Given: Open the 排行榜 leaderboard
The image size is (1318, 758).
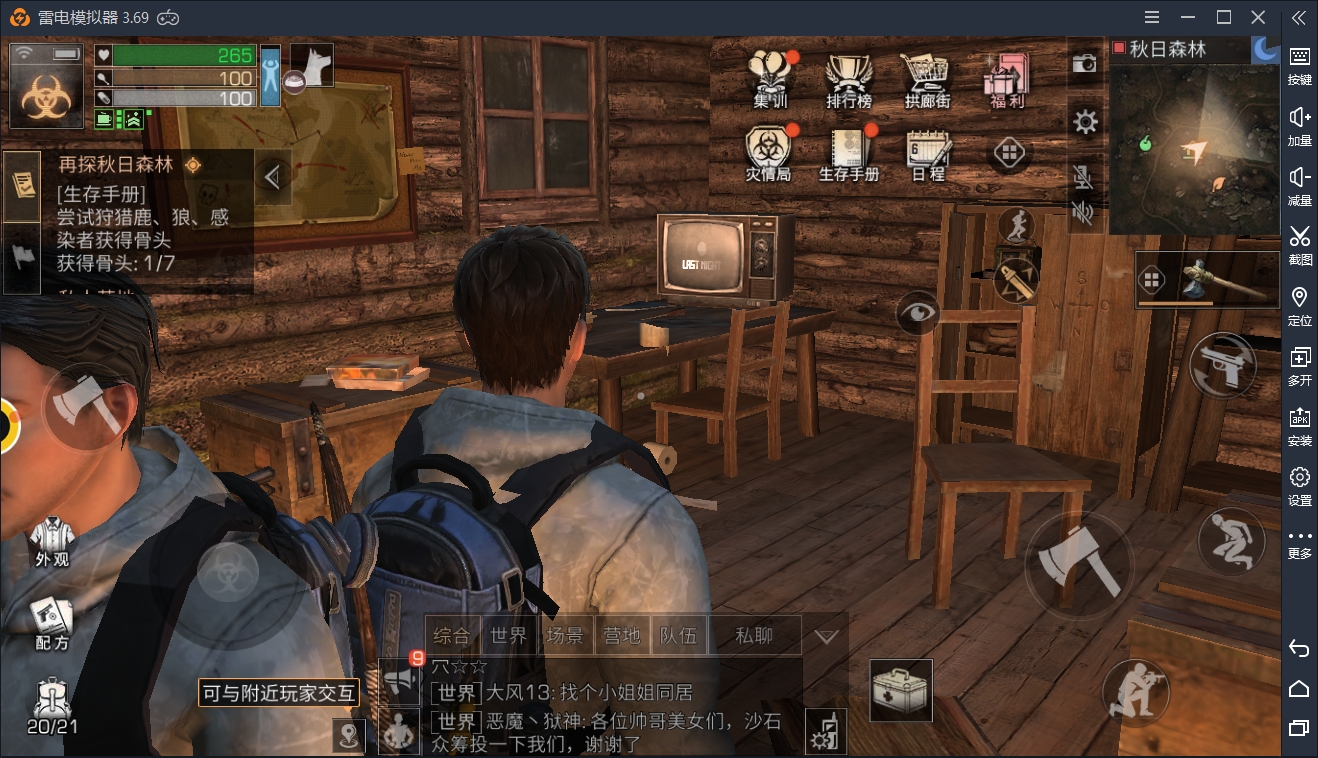Looking at the screenshot, I should coord(848,78).
